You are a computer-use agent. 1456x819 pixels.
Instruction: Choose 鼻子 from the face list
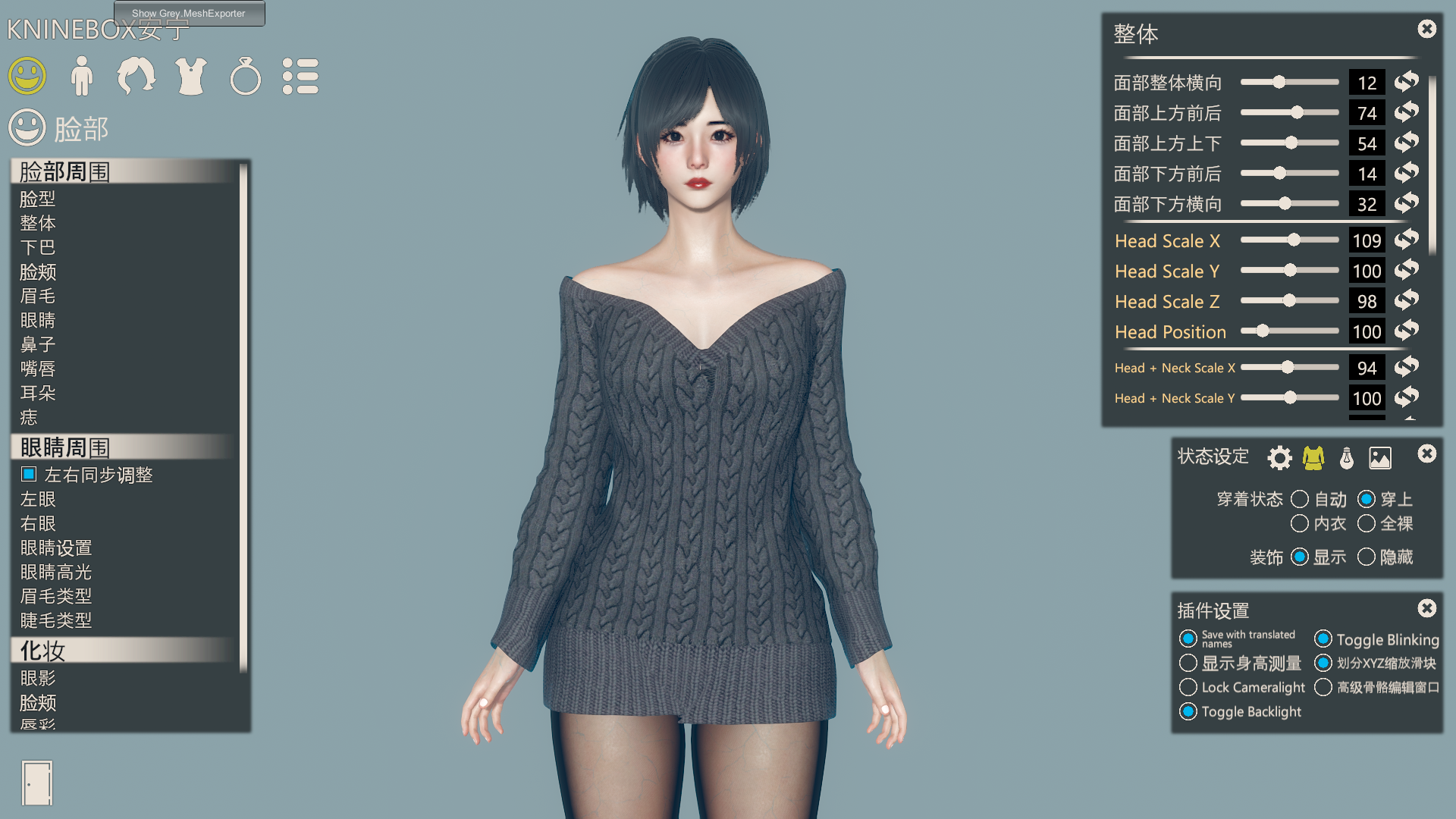pos(38,345)
